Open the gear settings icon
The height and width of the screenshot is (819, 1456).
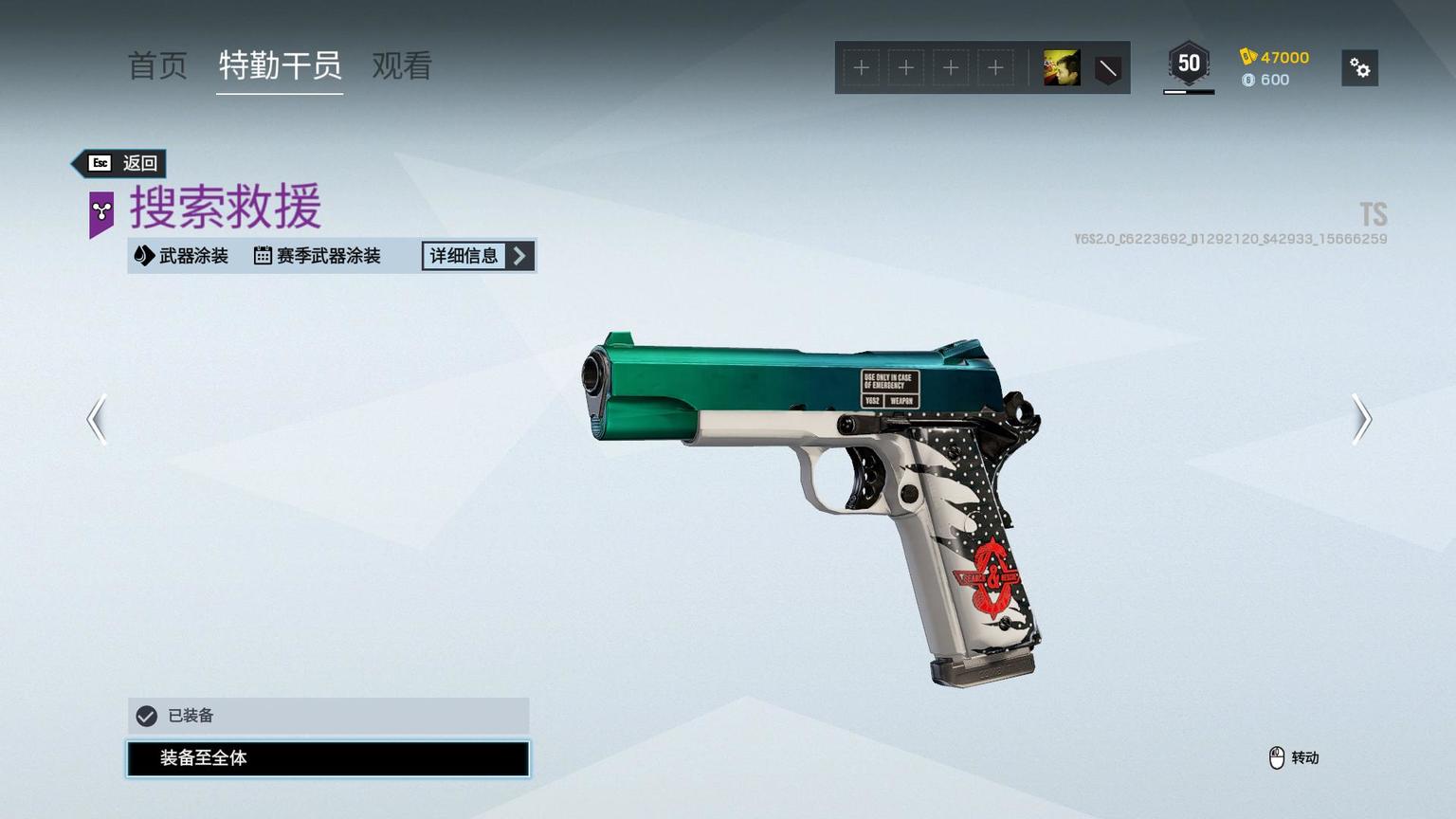pyautogui.click(x=1359, y=68)
